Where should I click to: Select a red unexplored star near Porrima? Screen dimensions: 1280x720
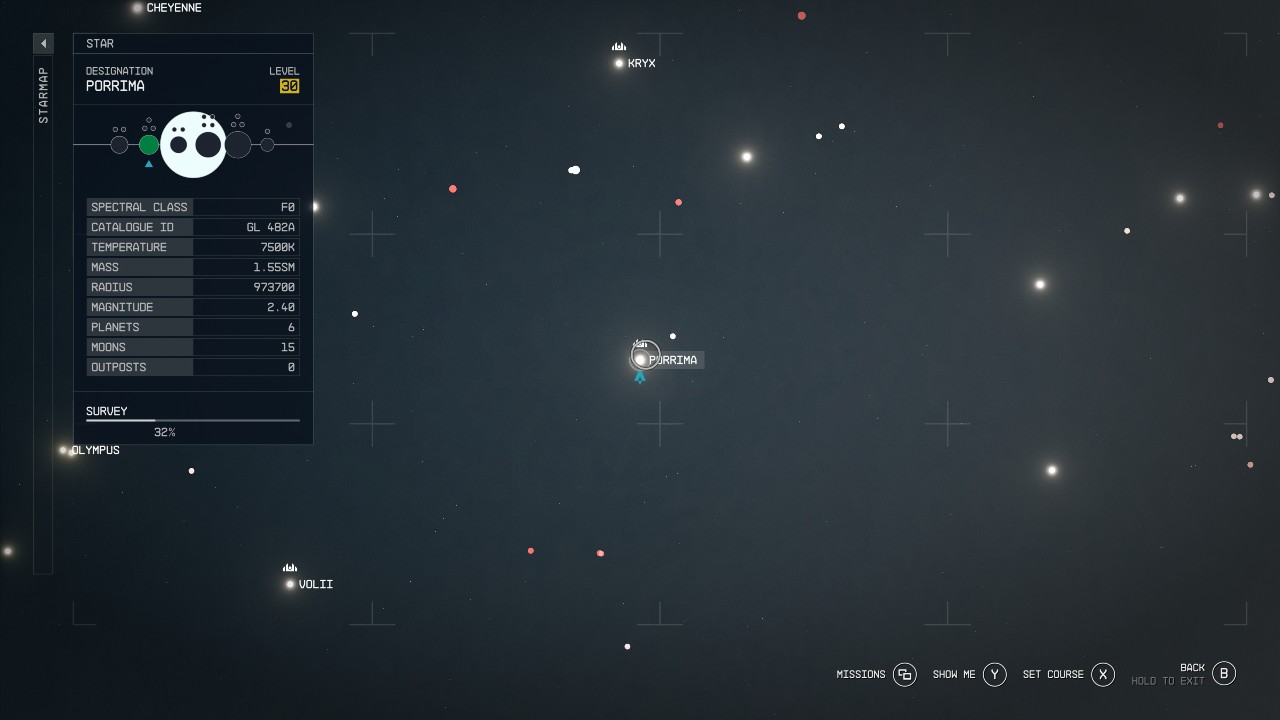coord(679,202)
